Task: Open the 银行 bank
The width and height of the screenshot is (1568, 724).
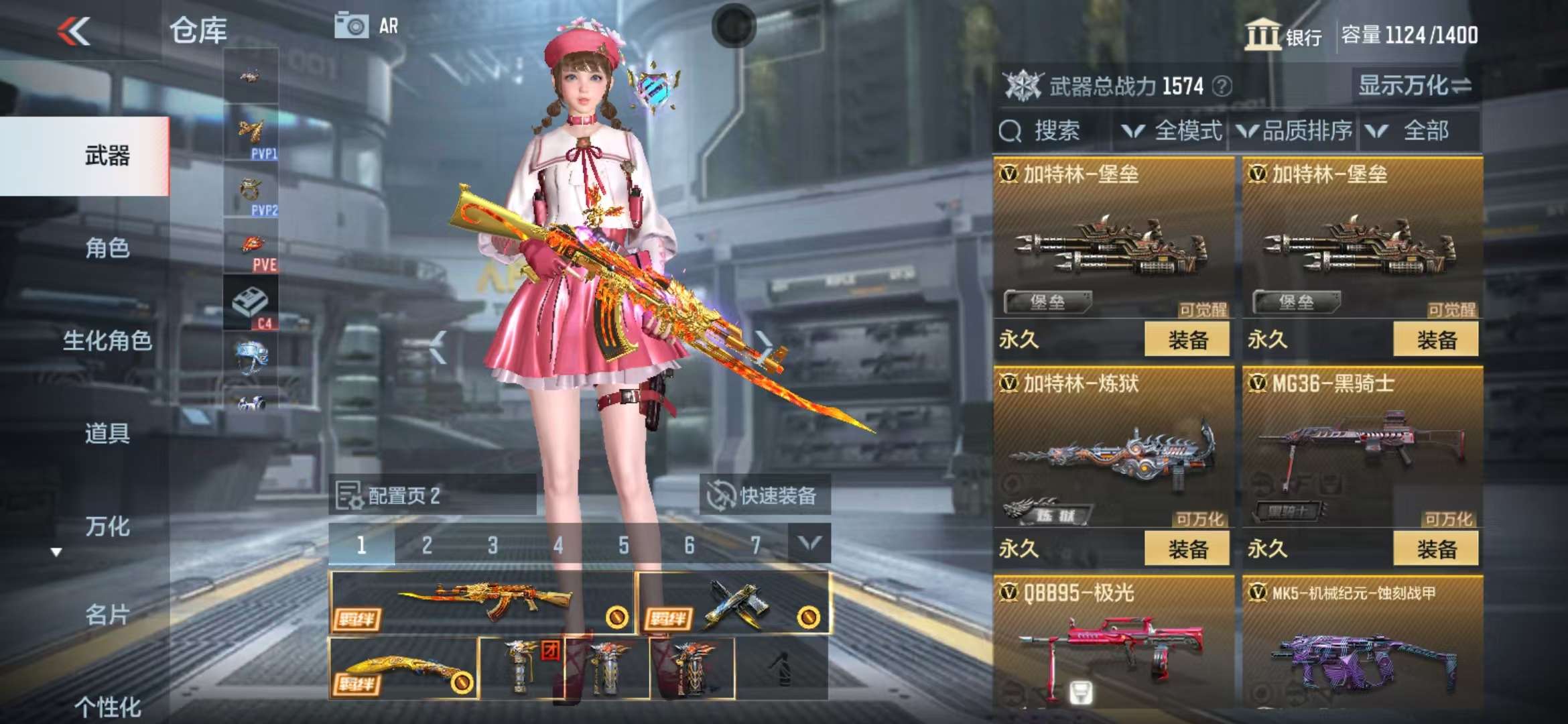Action: (x=1283, y=35)
